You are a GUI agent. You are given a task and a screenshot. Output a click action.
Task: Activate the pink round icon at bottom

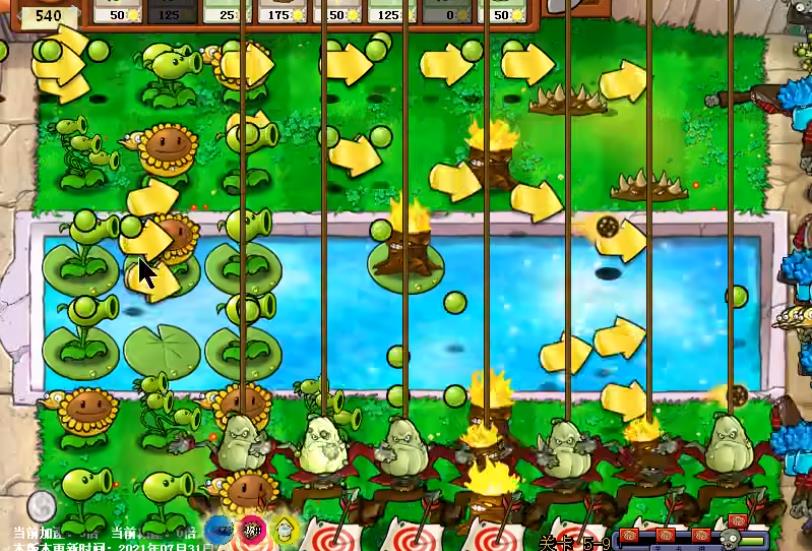(253, 530)
